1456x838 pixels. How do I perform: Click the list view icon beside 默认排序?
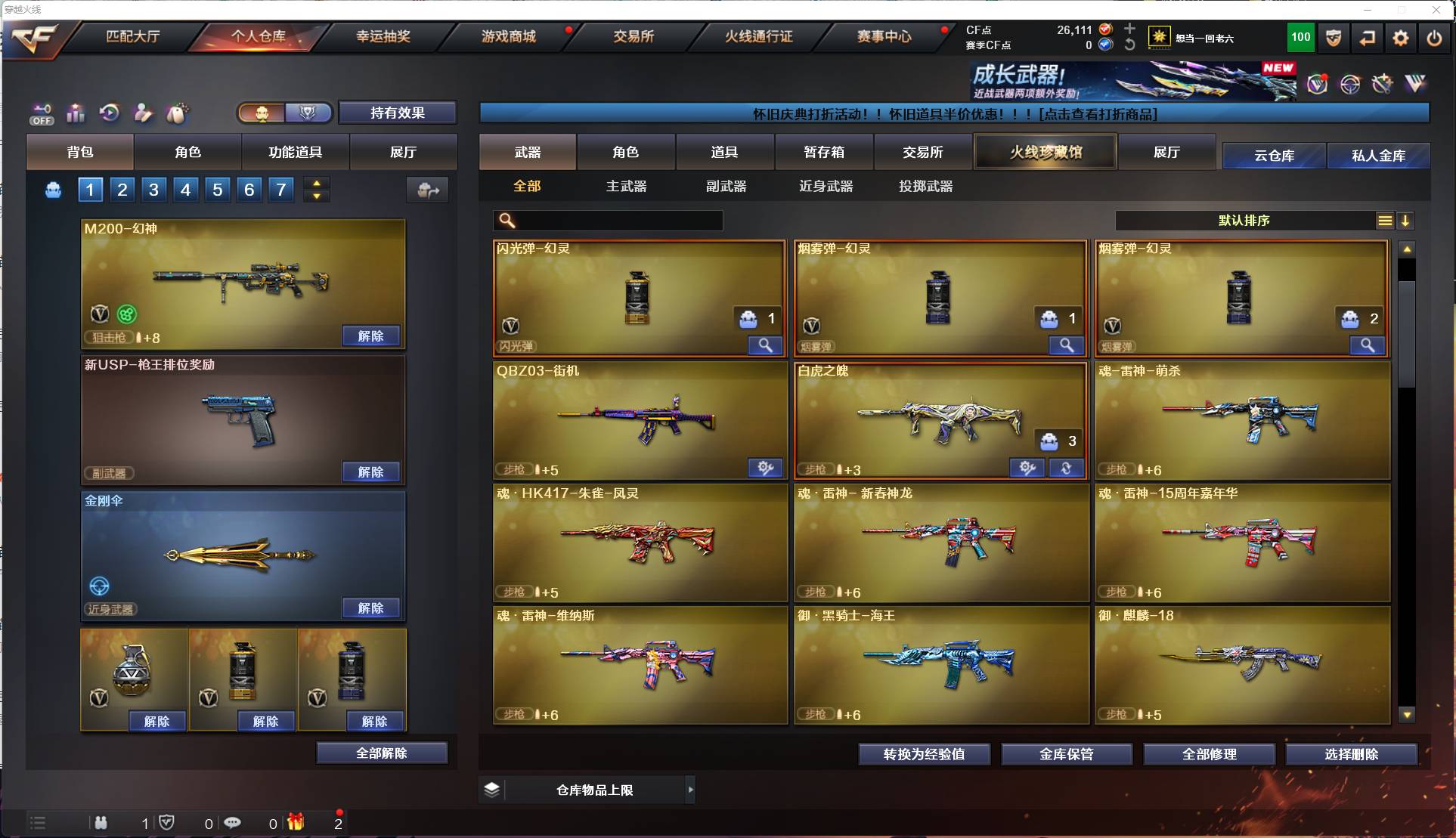pos(1384,221)
